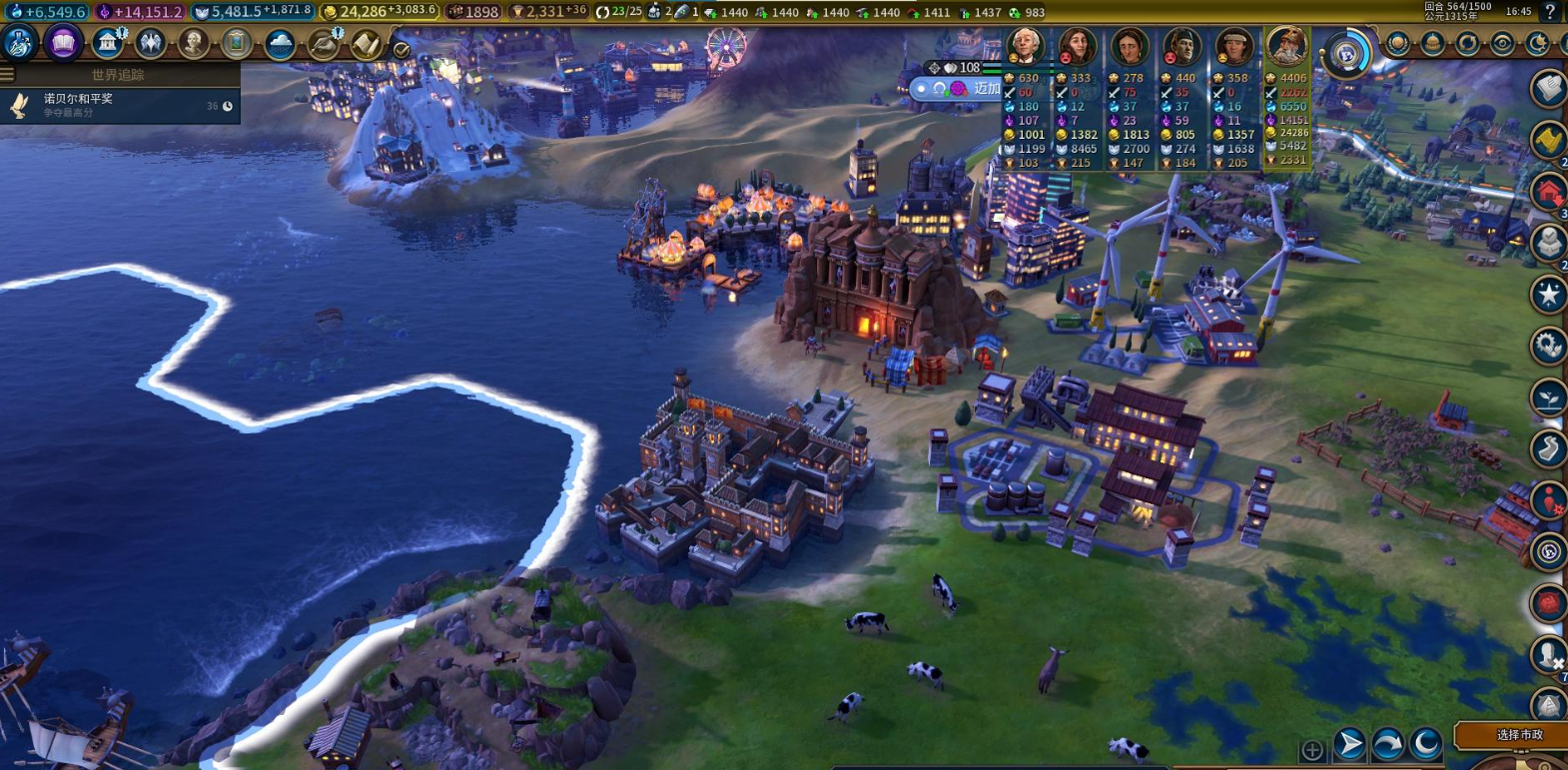Click the helmeted bearded leader portrait

tap(1286, 45)
